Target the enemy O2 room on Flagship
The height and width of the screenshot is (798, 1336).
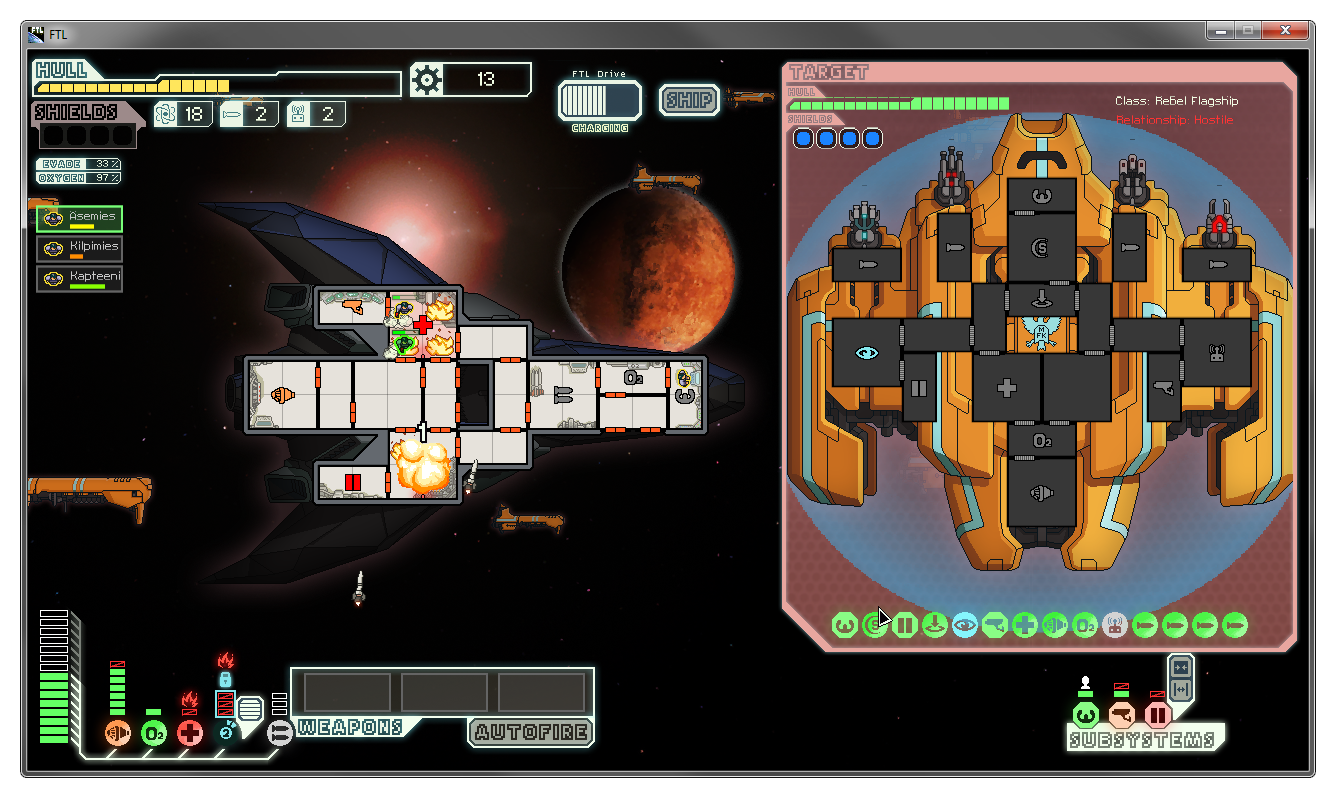click(x=1042, y=440)
